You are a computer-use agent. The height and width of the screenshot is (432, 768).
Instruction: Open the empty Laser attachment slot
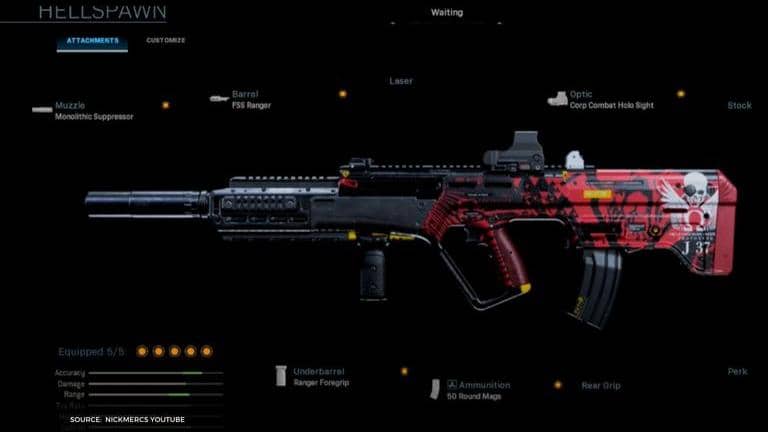[x=401, y=81]
